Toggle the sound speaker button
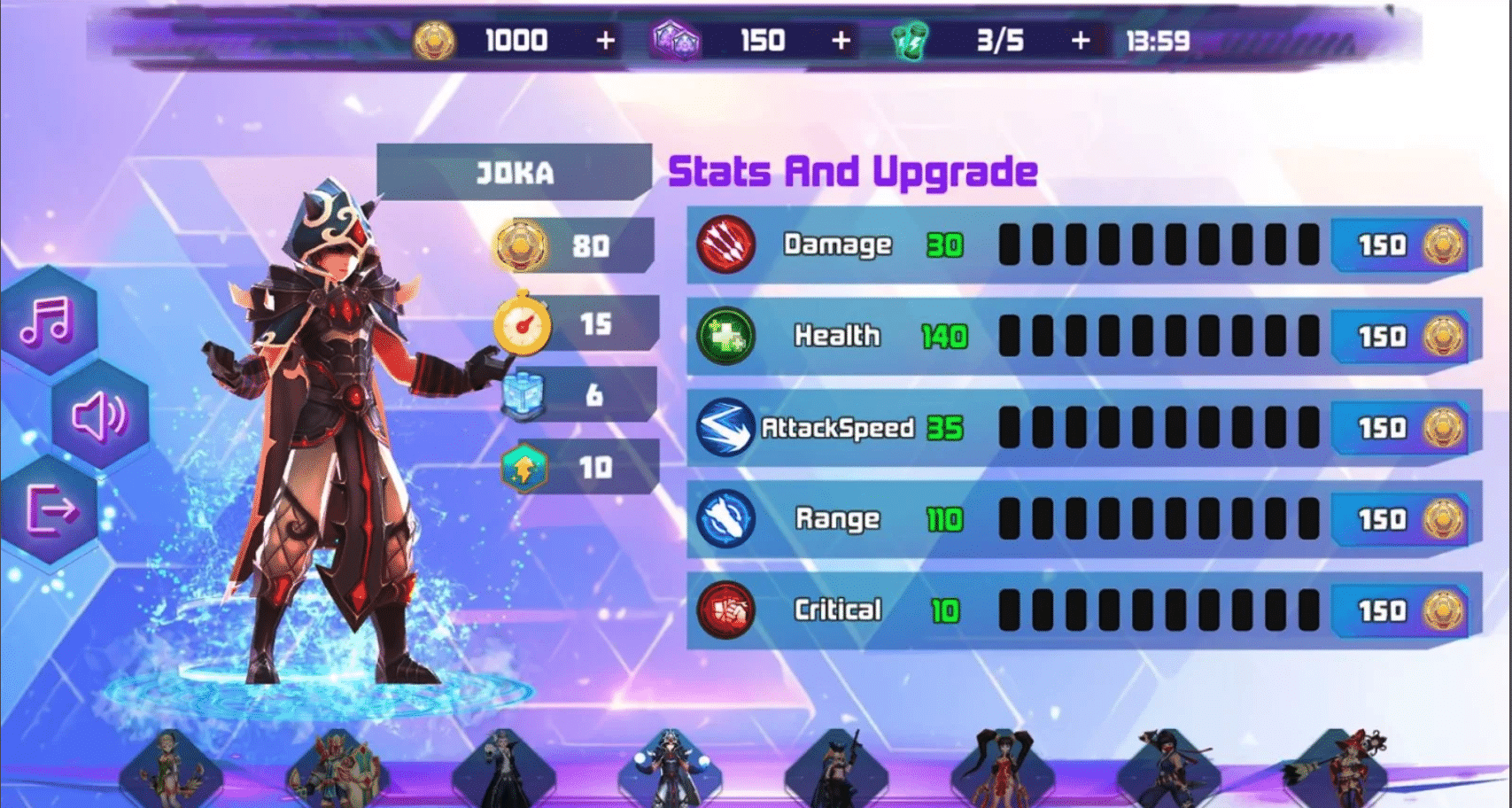The image size is (1512, 808). coord(98,416)
